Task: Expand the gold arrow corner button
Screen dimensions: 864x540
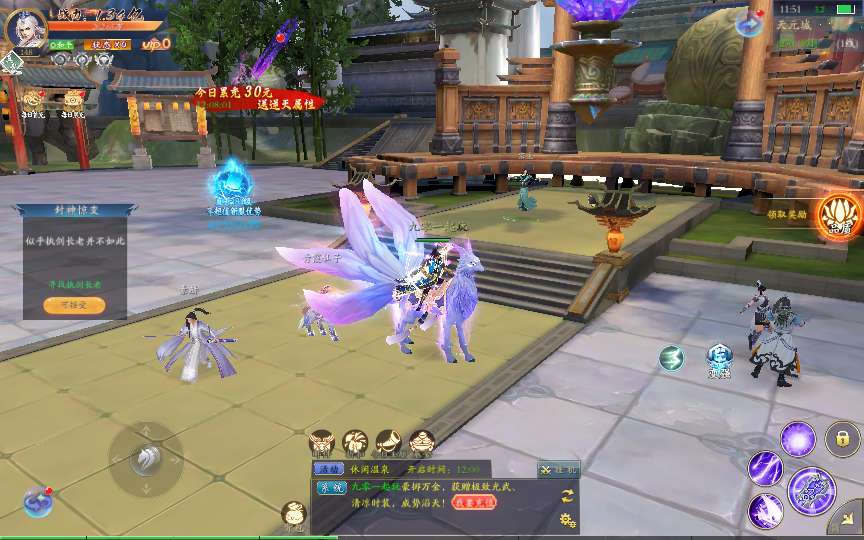Action: pos(845,517)
